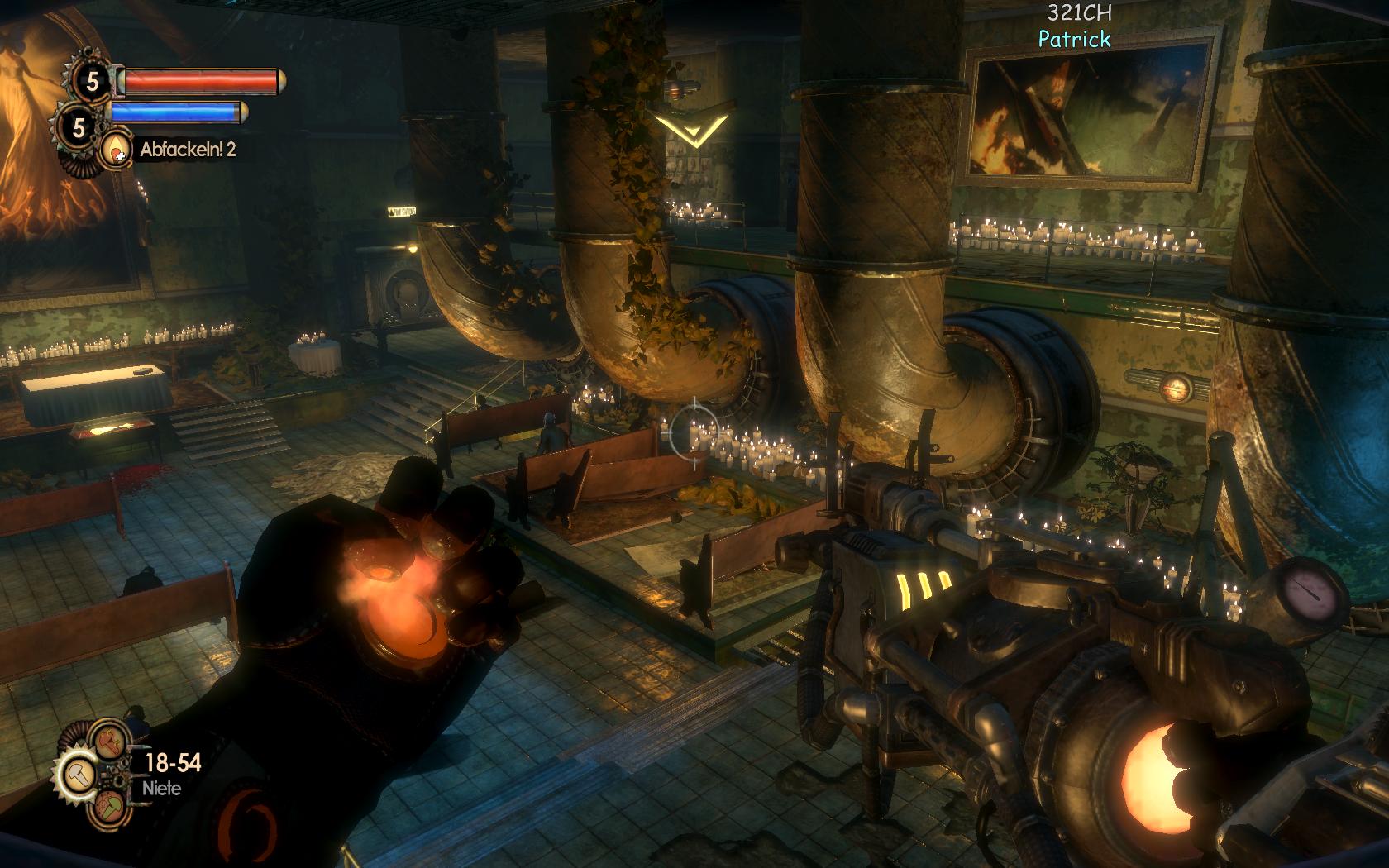This screenshot has height=868, width=1389.
Task: Click the yellow chevron objective marker
Action: [693, 128]
